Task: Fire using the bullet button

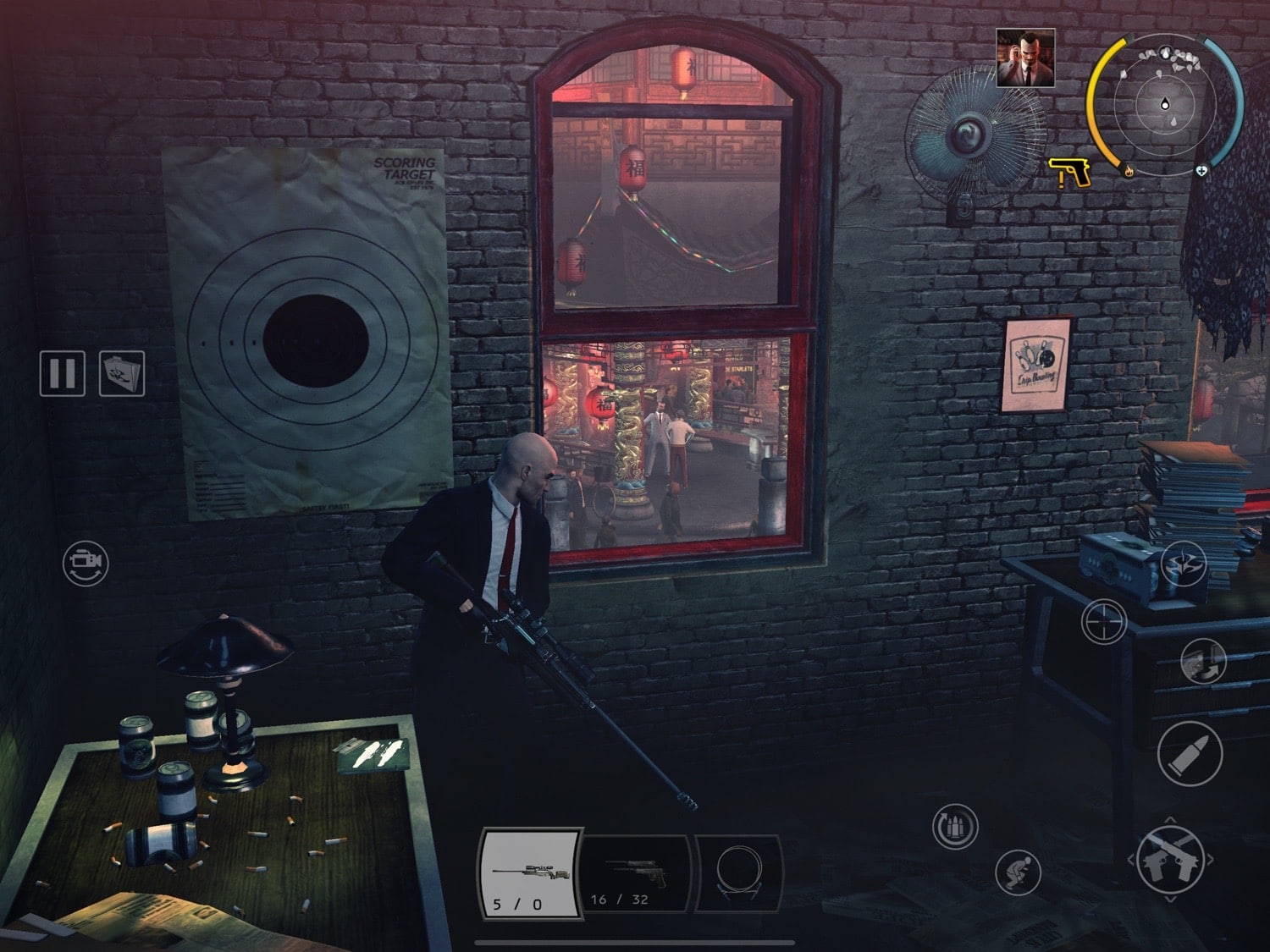Action: pos(1190,754)
